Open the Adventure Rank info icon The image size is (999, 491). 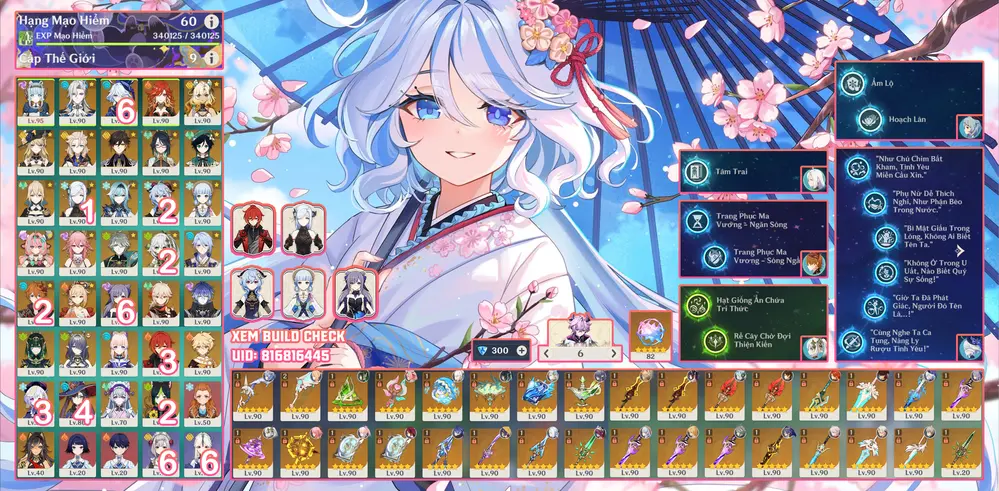[210, 20]
